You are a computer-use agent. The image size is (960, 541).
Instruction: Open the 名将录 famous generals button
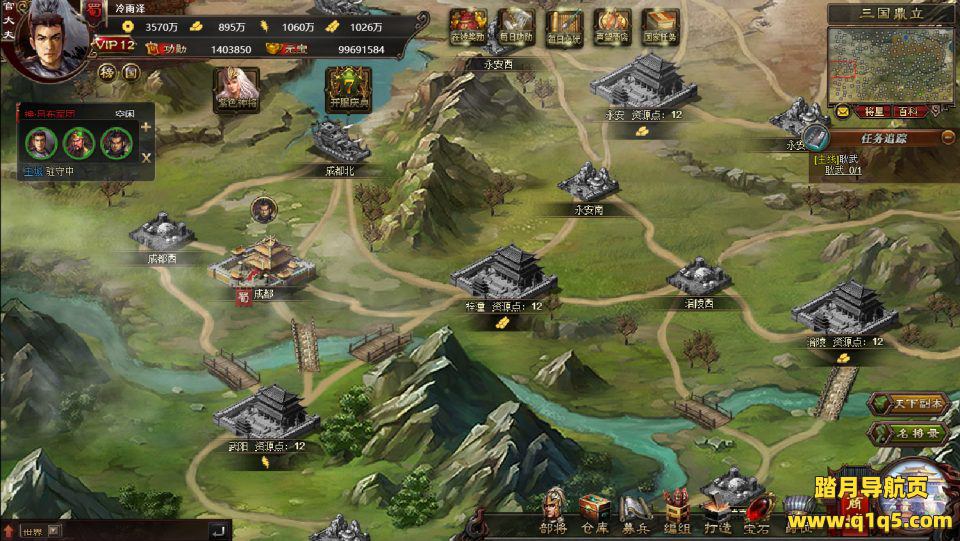(893, 433)
